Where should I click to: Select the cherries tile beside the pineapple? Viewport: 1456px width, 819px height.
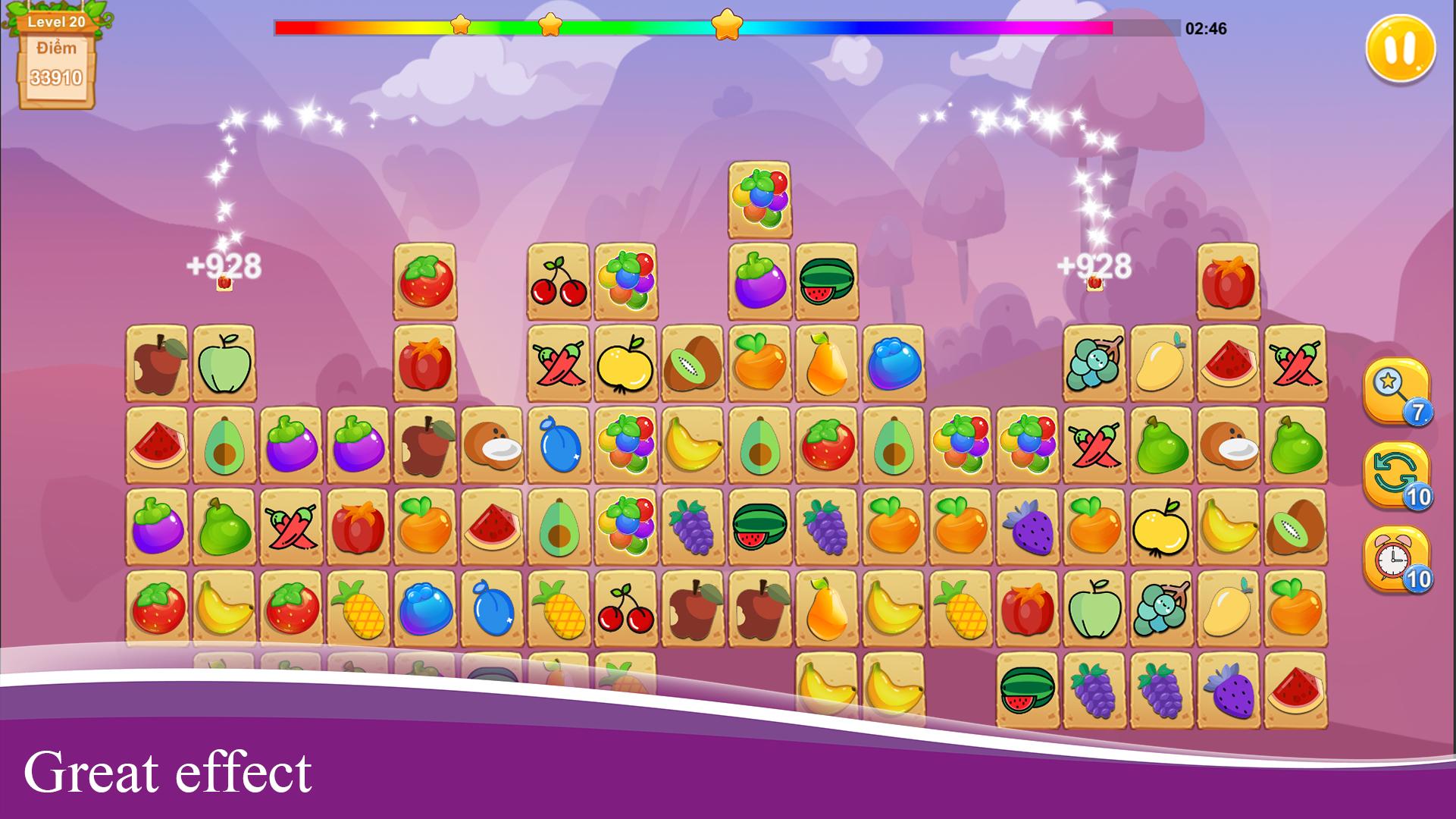[x=626, y=608]
